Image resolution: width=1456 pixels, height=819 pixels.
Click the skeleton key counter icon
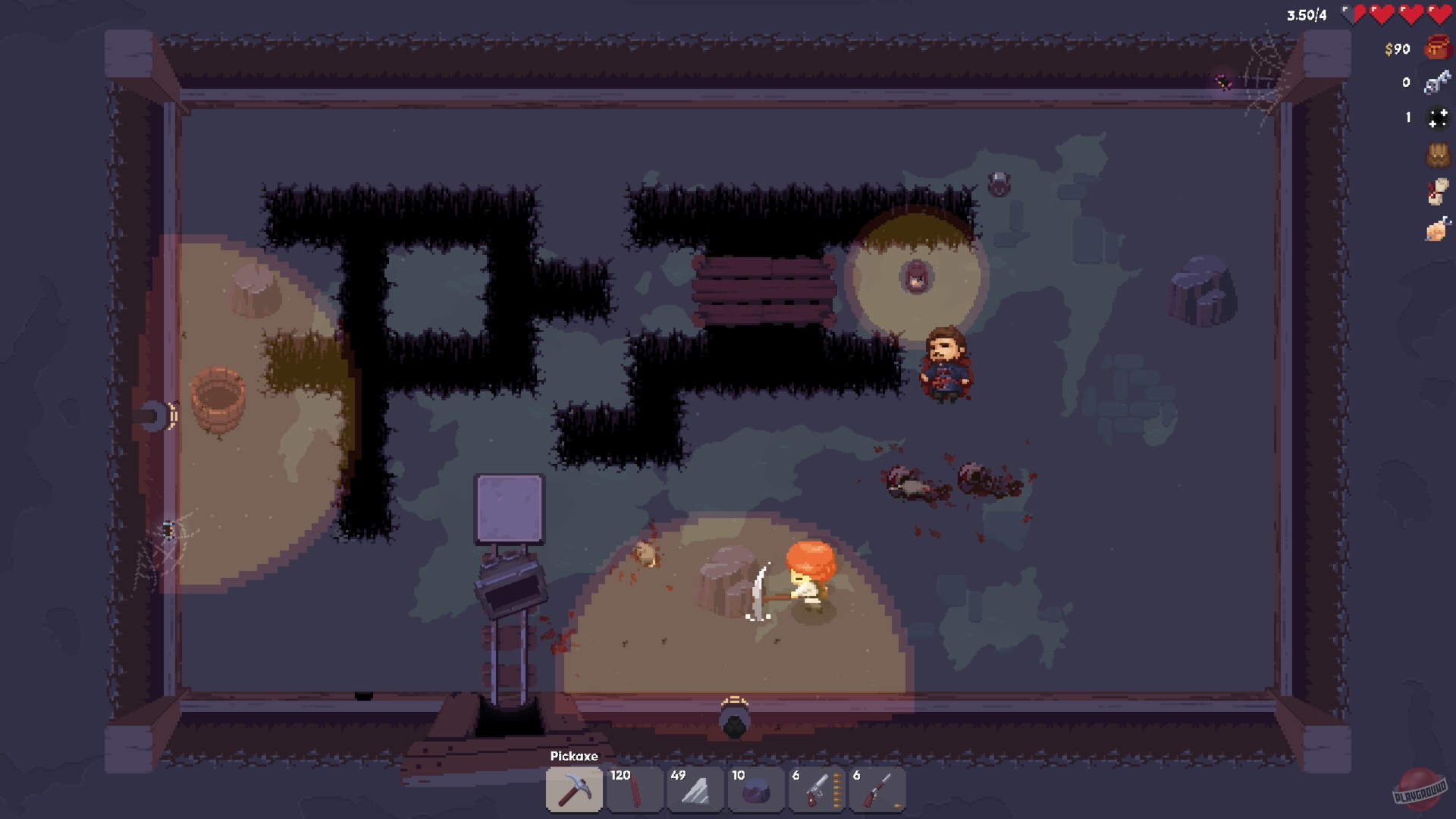point(1438,82)
